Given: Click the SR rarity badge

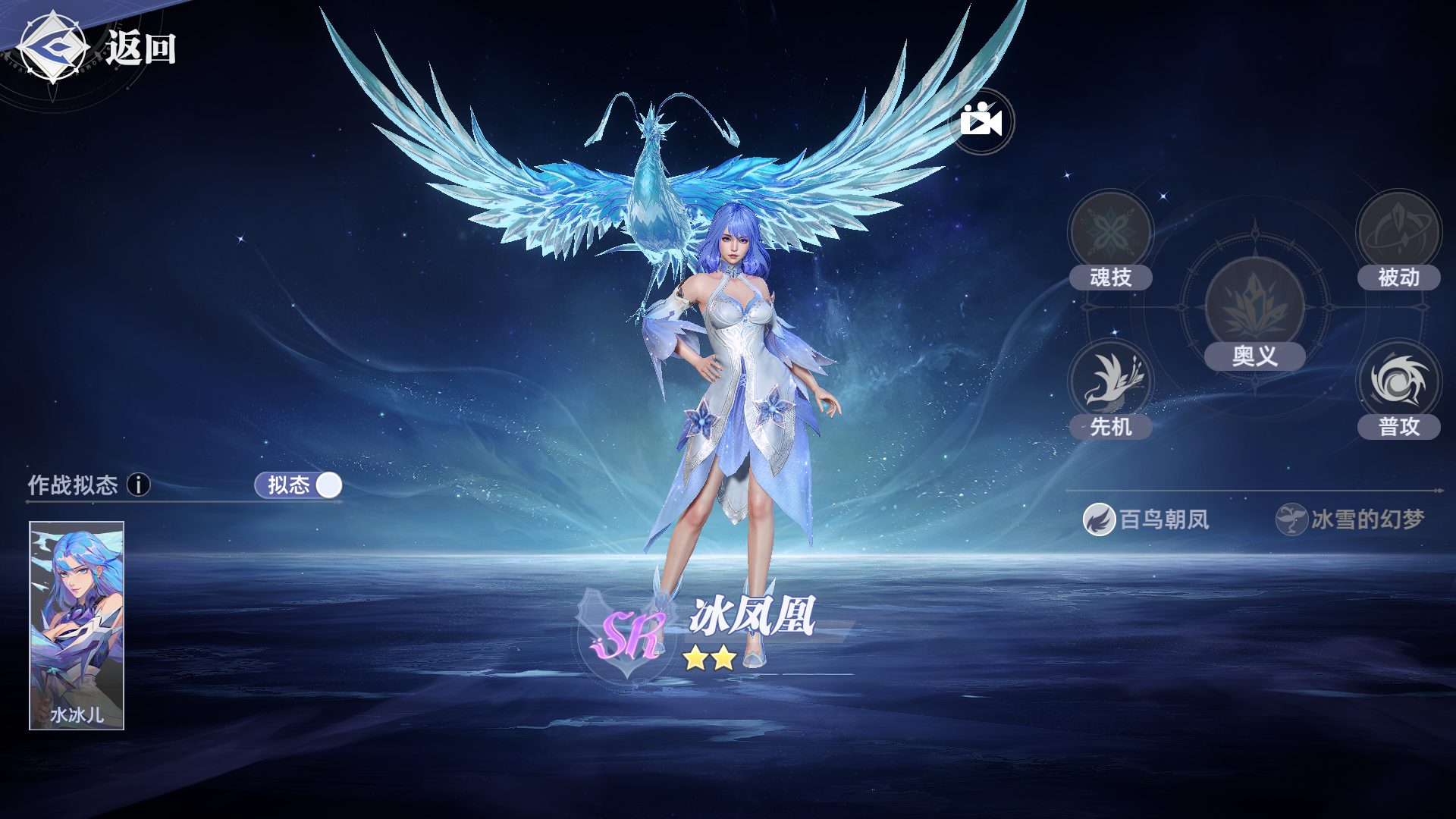Looking at the screenshot, I should point(634,635).
